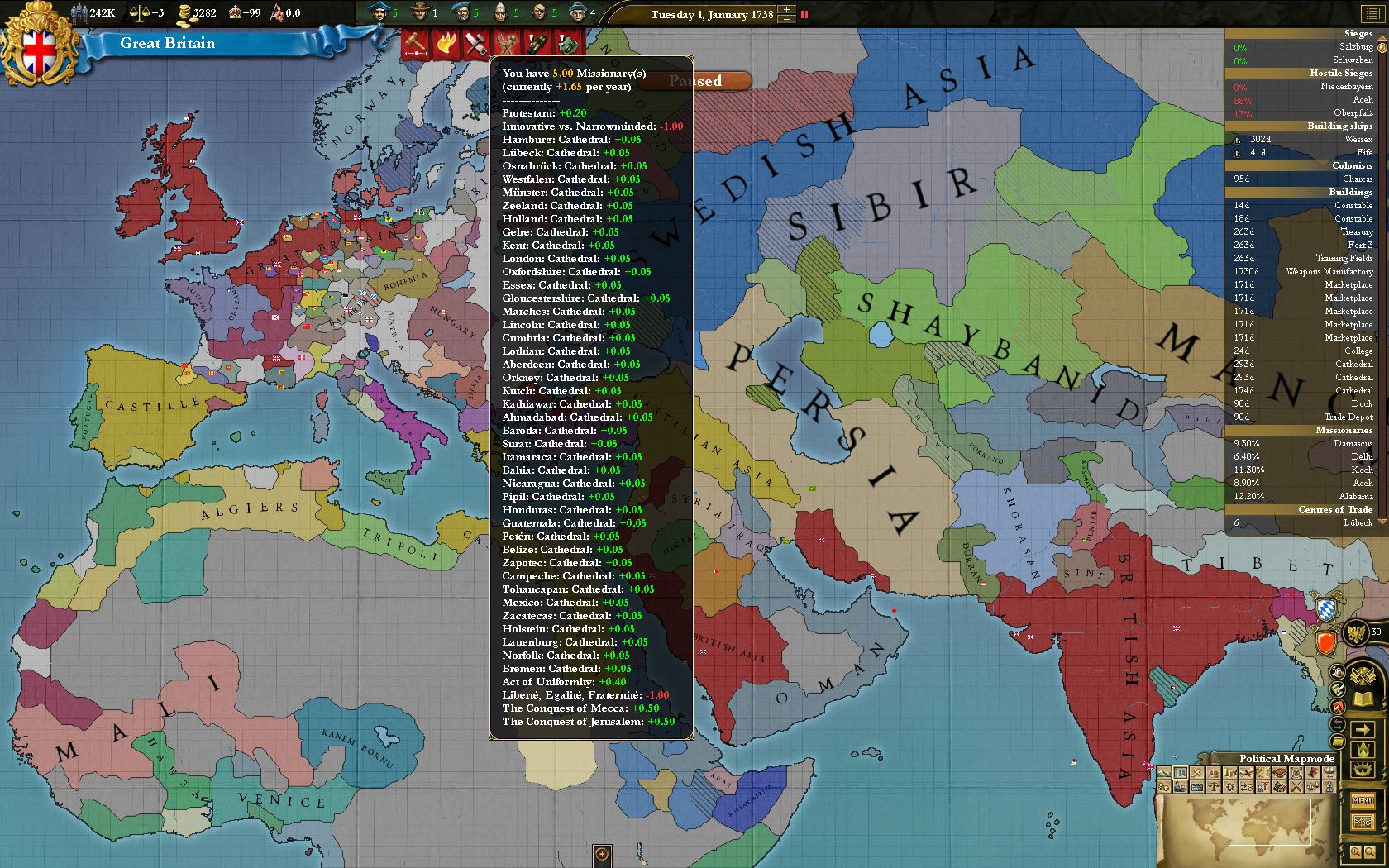Switch to terrain mapmode on the minimap
1389x868 pixels.
click(1162, 773)
